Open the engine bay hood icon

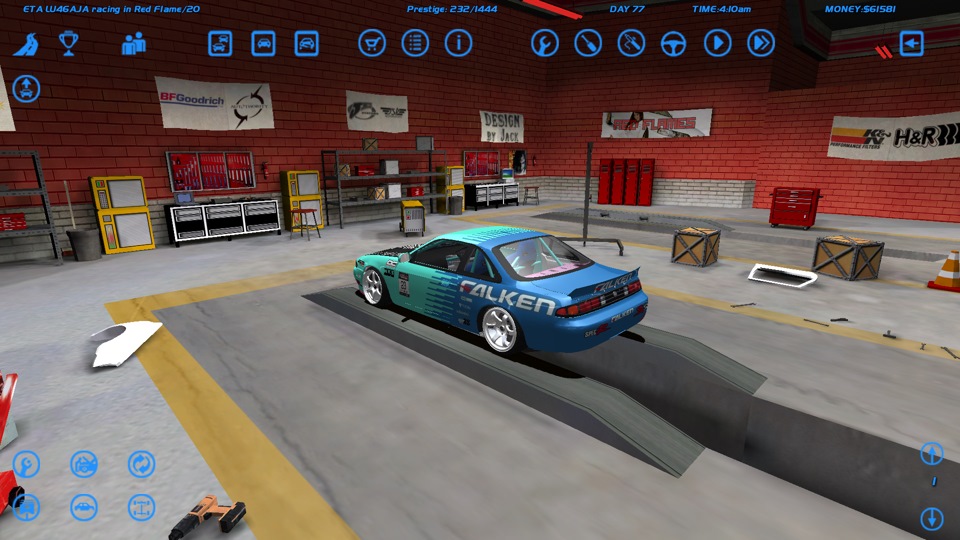[x=84, y=464]
